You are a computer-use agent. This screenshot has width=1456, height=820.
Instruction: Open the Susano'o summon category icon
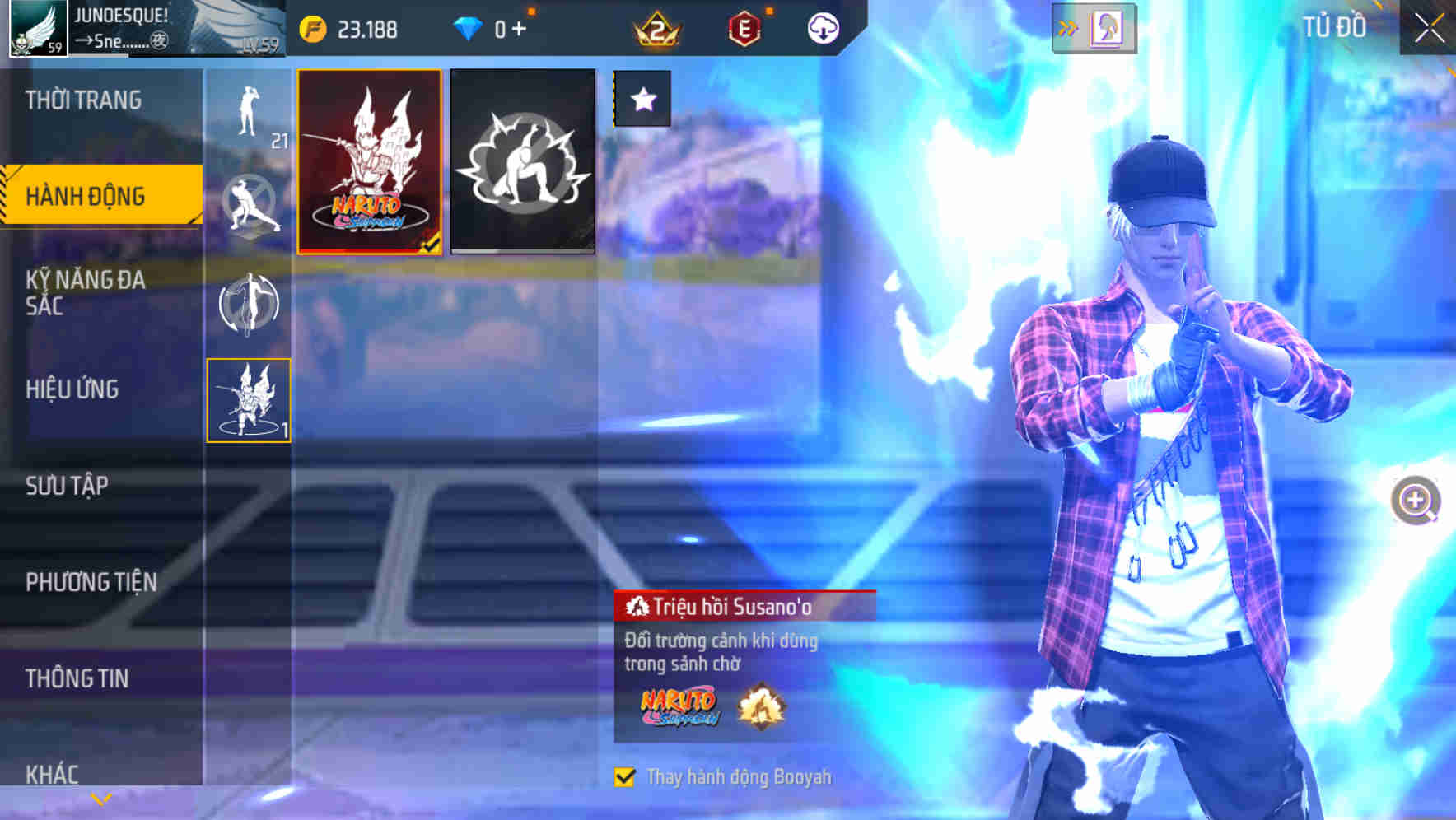coord(247,401)
